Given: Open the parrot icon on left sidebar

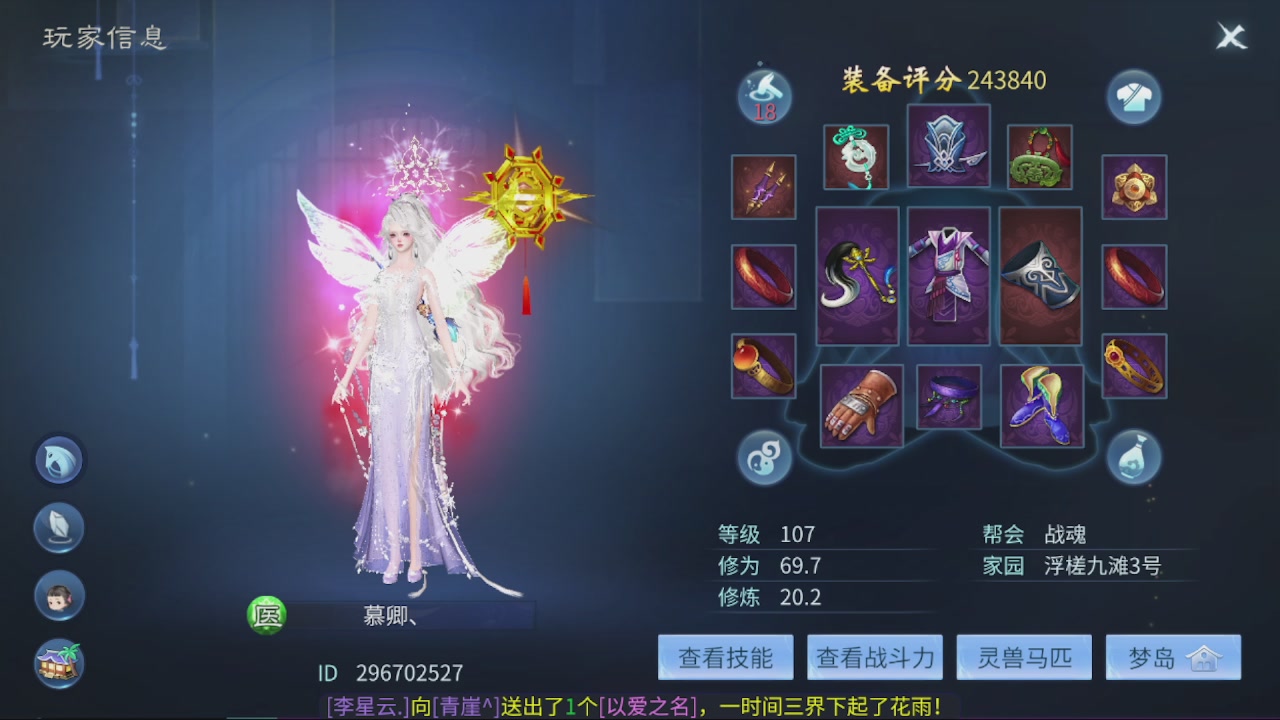Looking at the screenshot, I should (x=58, y=460).
